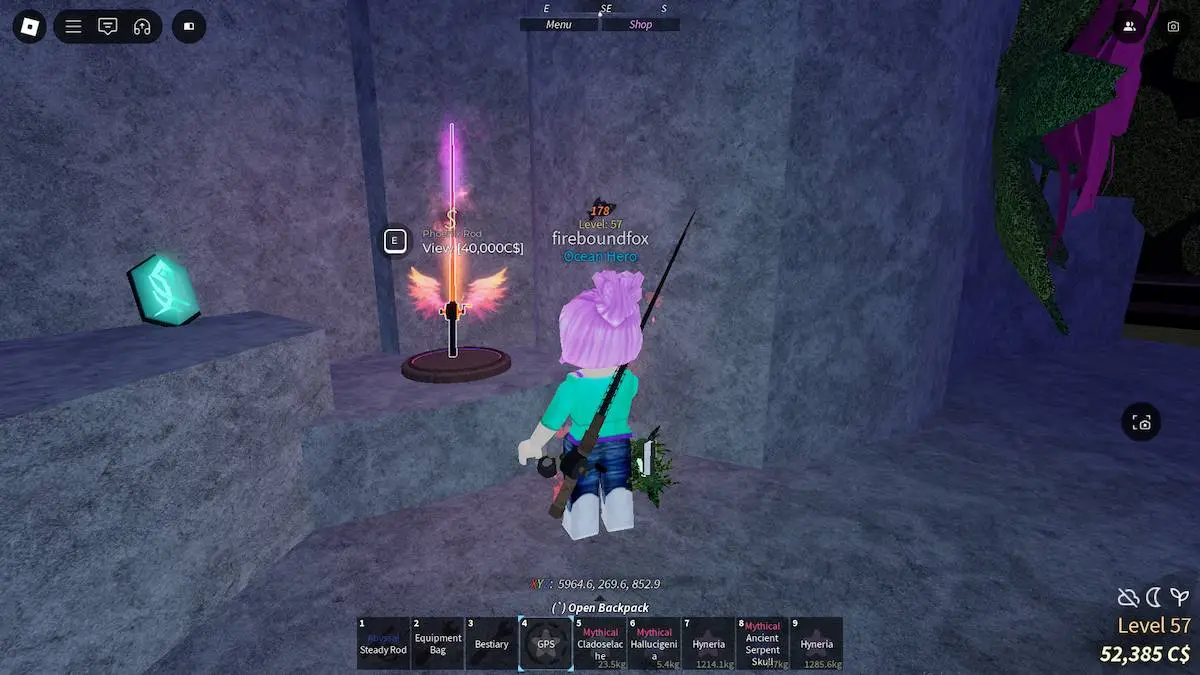Select the Equipment Bag hotbar slot
This screenshot has width=1200, height=675.
coord(438,643)
